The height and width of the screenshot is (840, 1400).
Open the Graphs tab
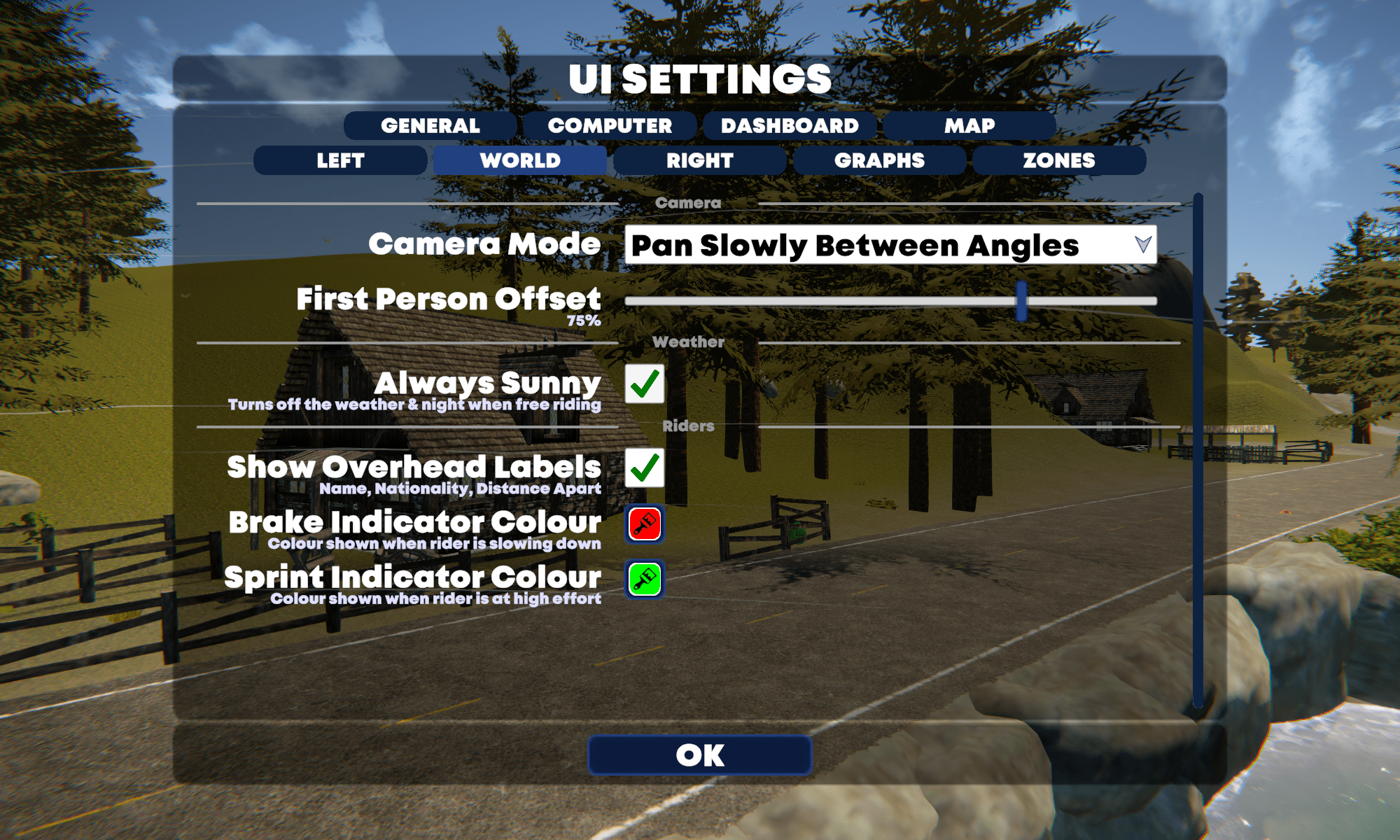(879, 160)
